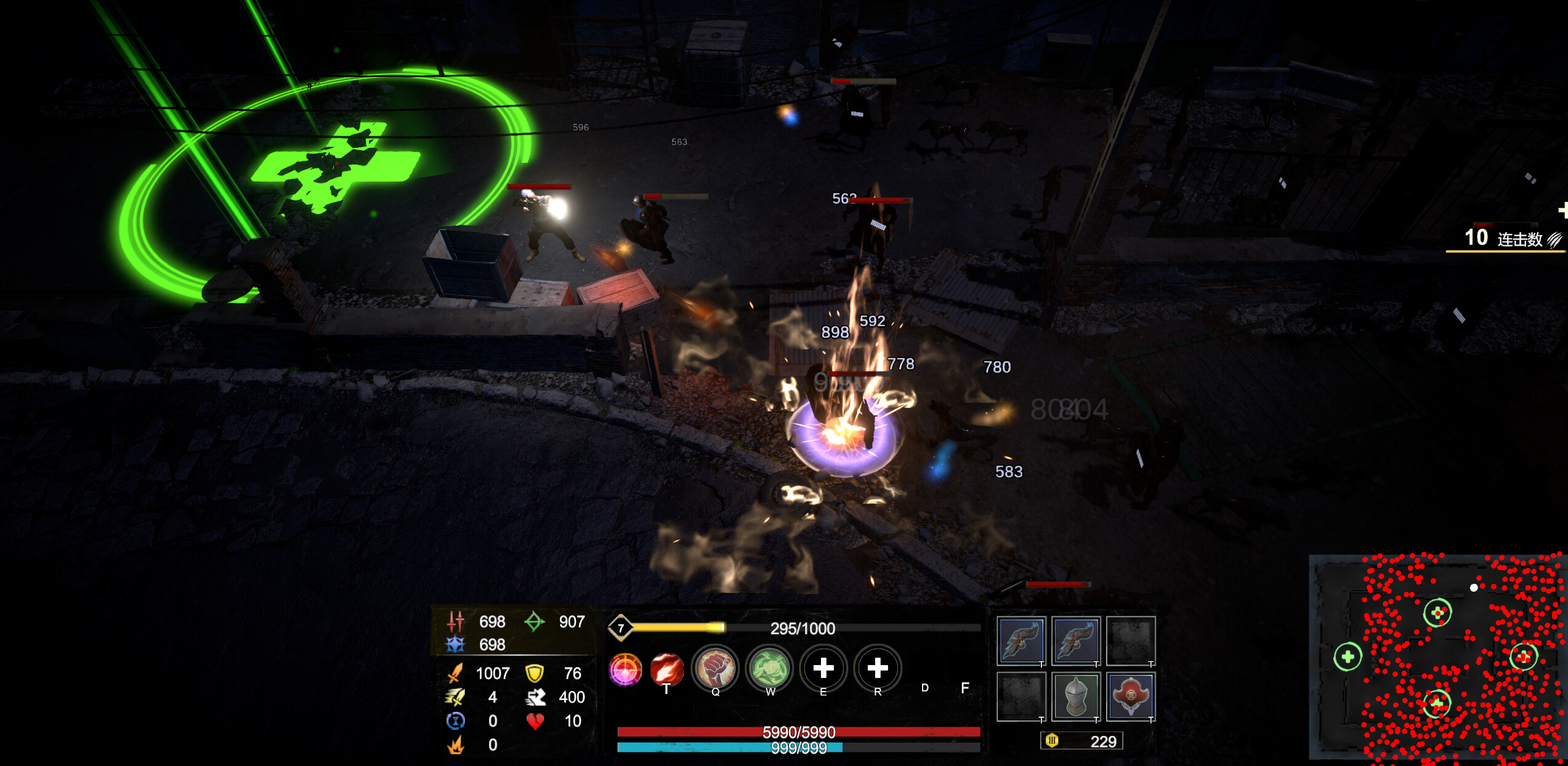1568x766 pixels.
Task: Activate the red claw skill bound to T
Action: (667, 670)
